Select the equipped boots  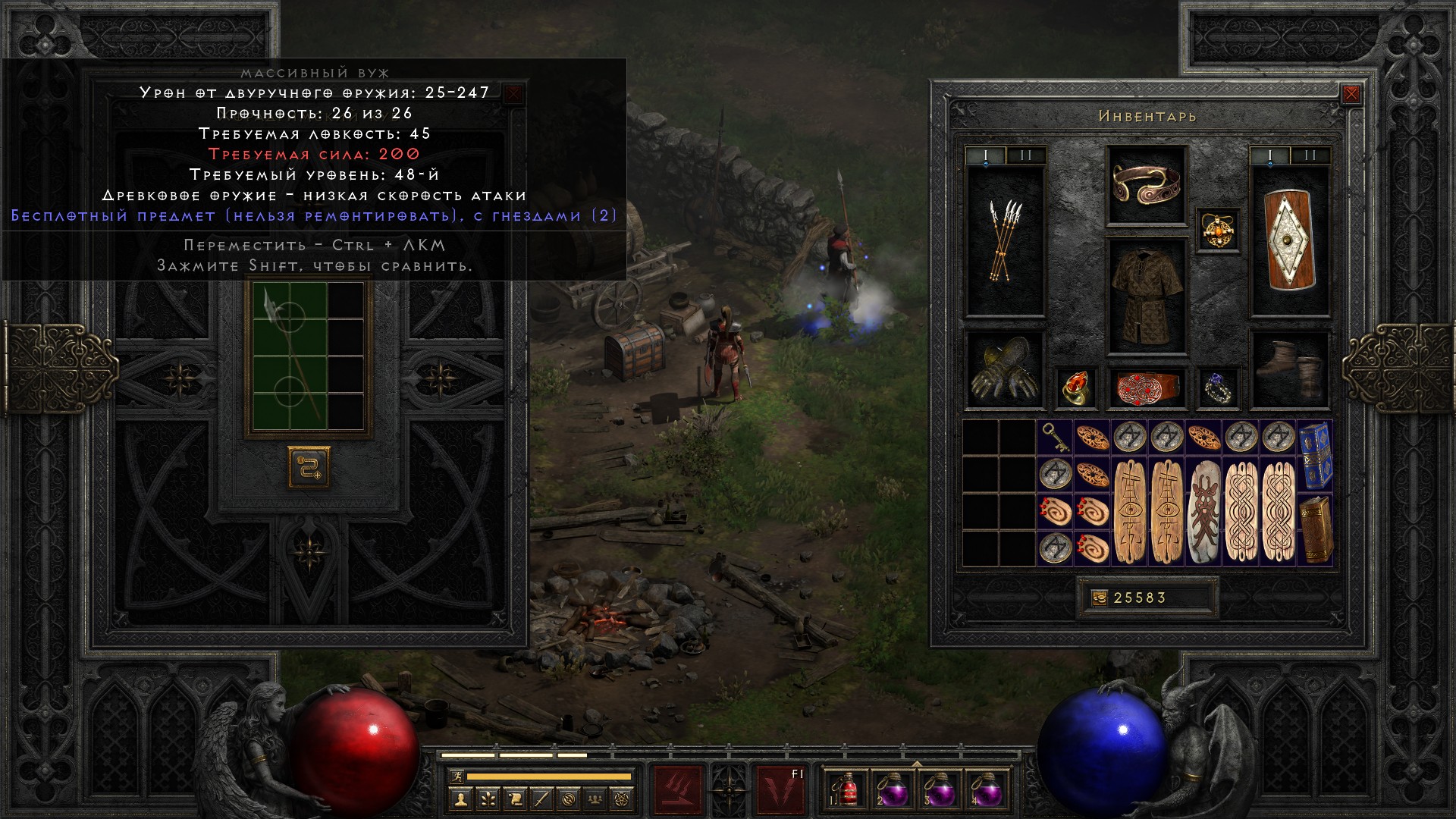coord(1290,369)
